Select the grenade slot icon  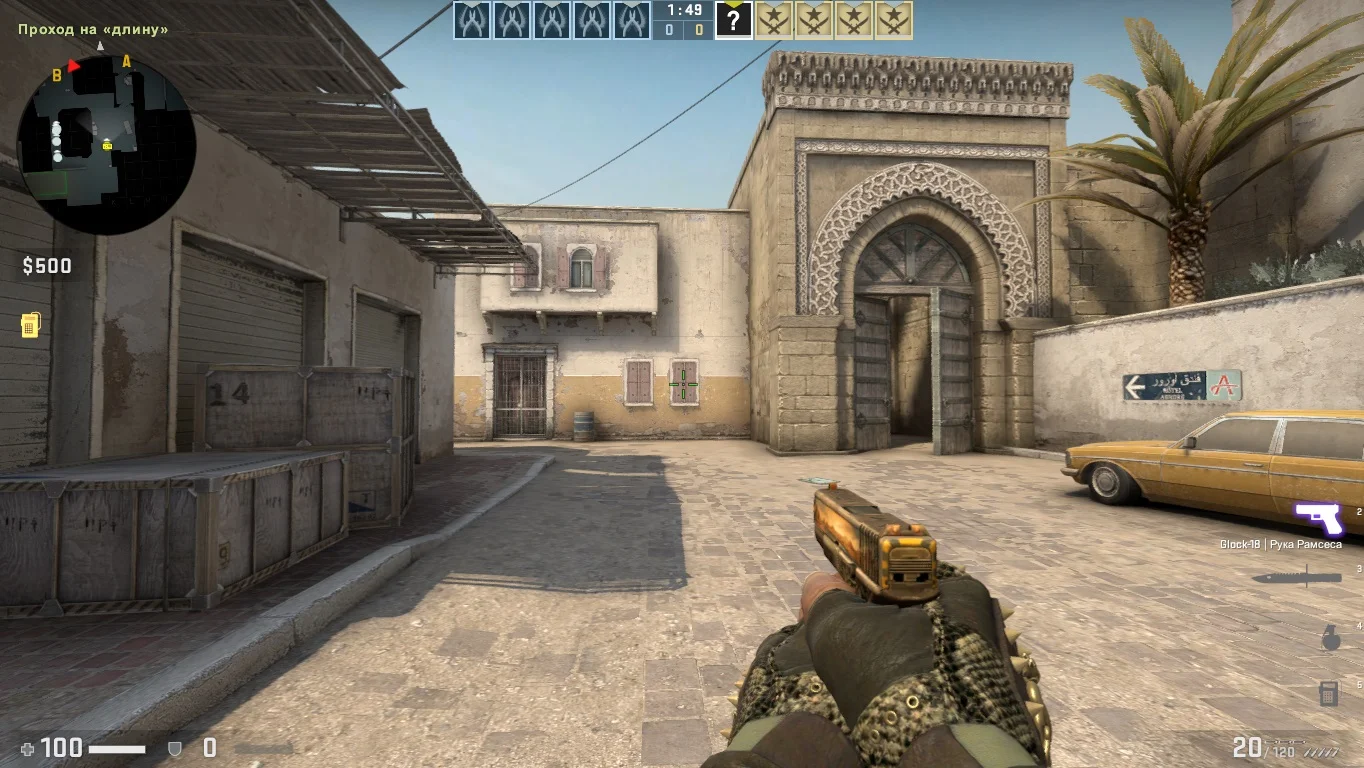pos(1330,638)
